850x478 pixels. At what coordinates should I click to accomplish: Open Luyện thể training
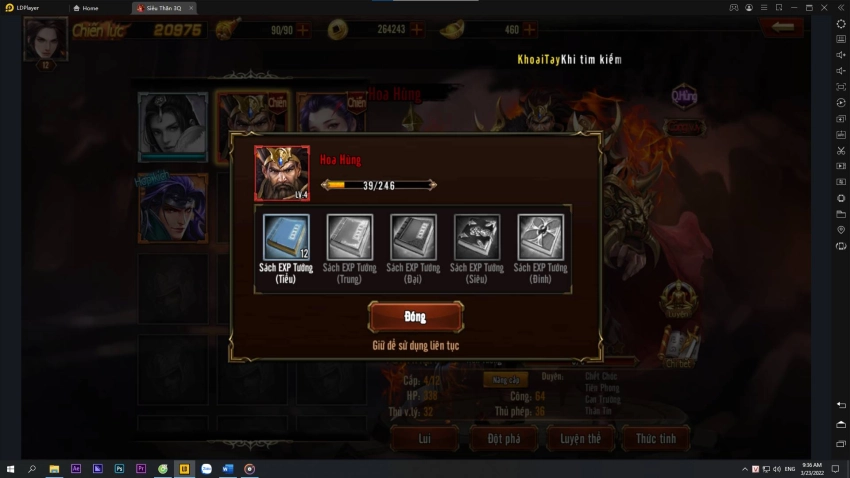click(x=580, y=438)
